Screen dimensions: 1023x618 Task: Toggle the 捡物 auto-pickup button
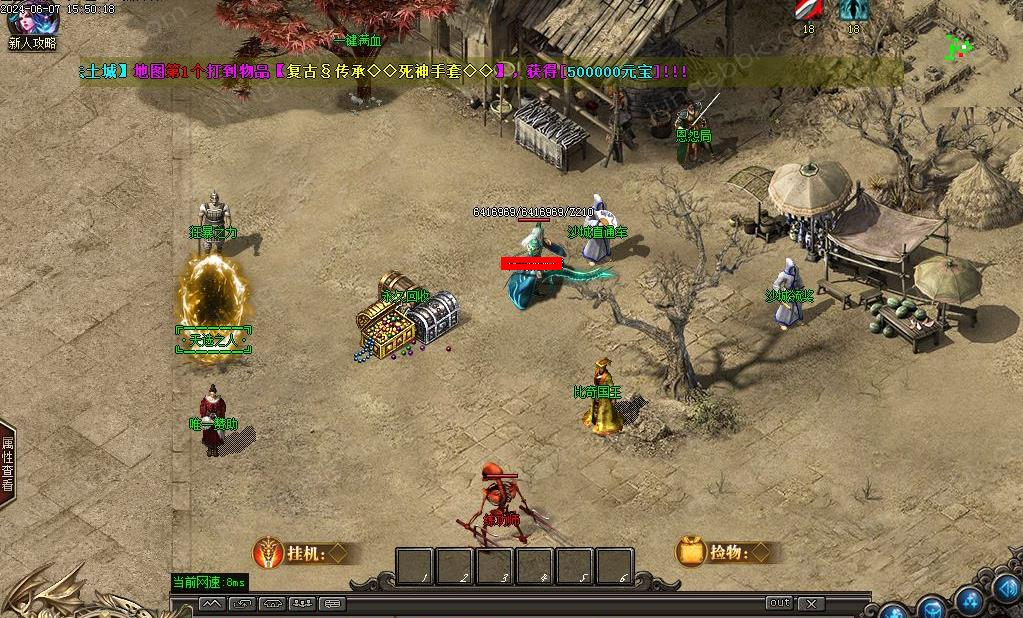tap(725, 551)
